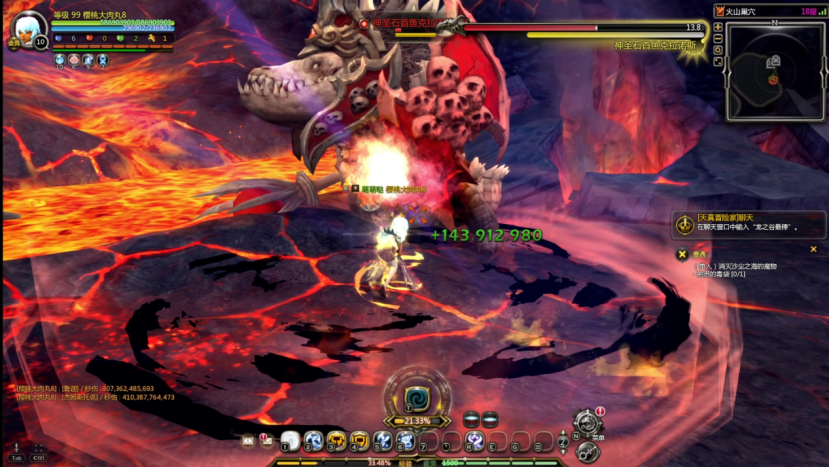Image resolution: width=829 pixels, height=467 pixels.
Task: Click the minimap magnifier button
Action: [718, 50]
